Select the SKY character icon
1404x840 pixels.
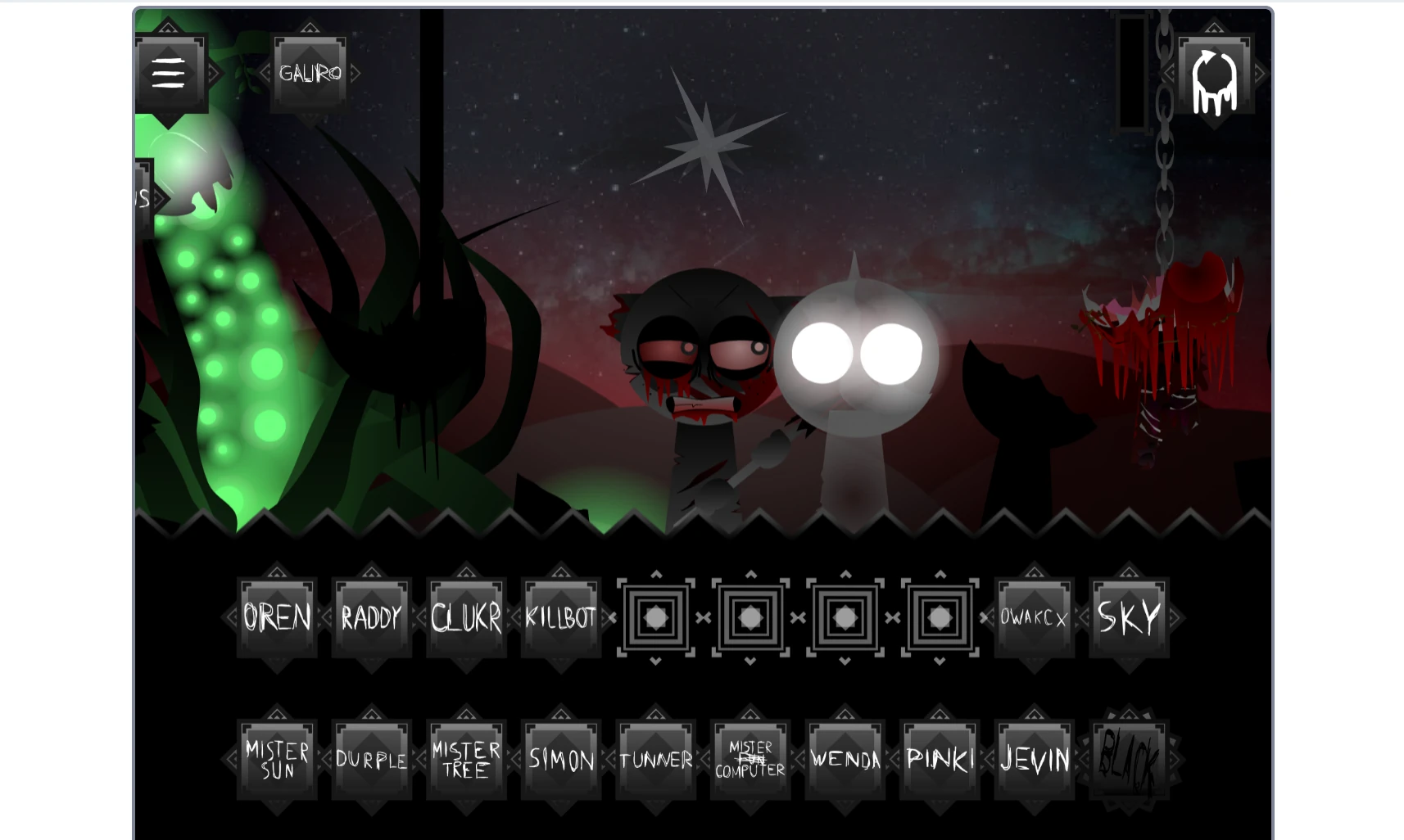pos(1129,618)
